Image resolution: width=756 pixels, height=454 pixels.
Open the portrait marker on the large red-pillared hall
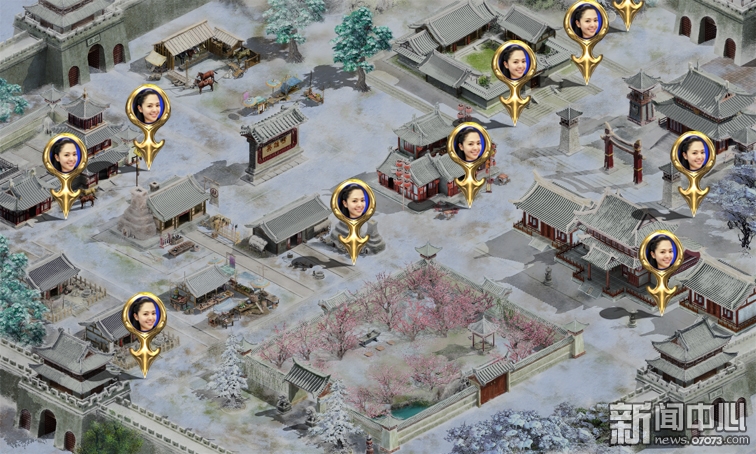pos(661,254)
